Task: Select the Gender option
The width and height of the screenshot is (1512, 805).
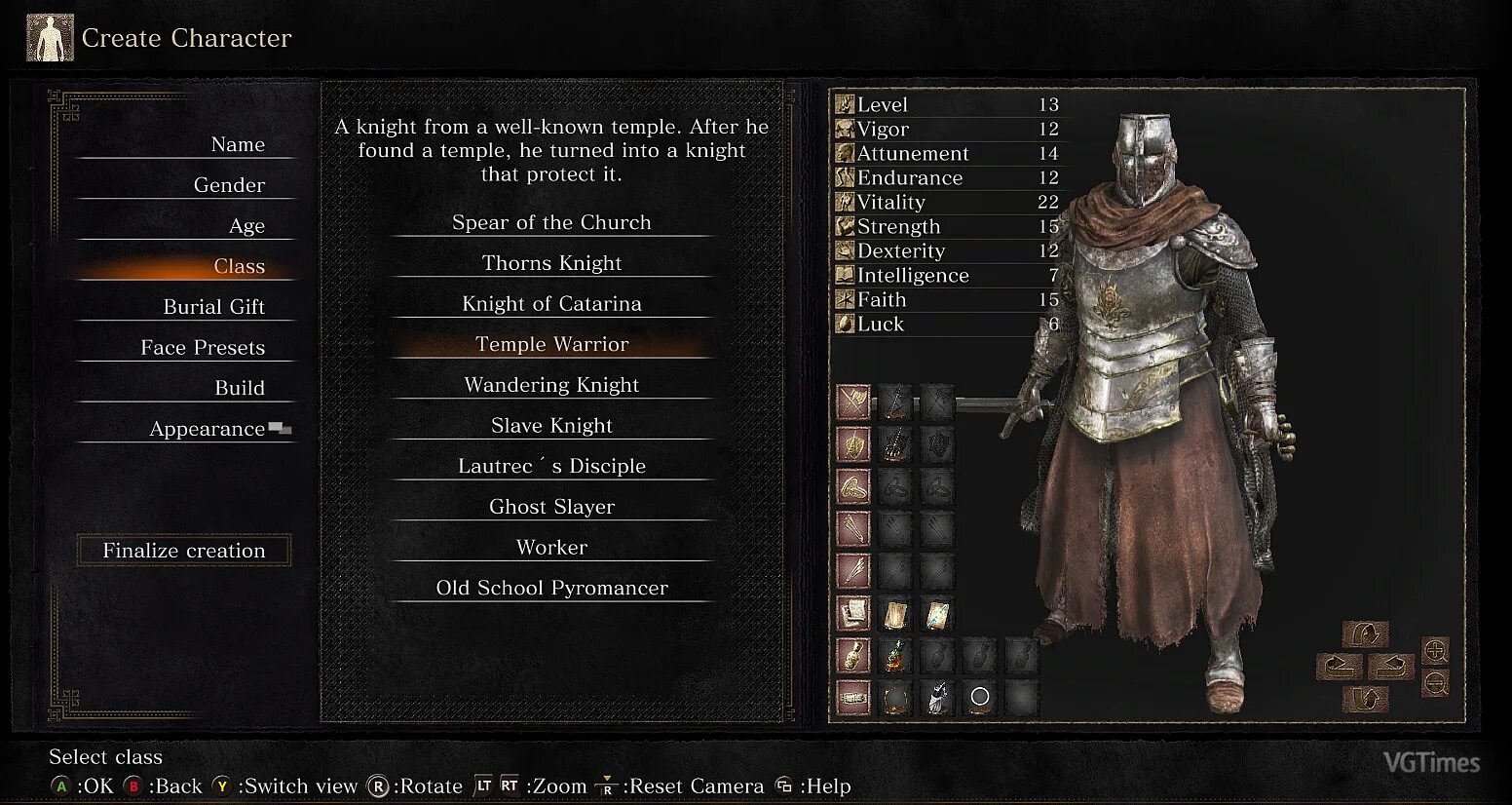Action: (x=229, y=185)
